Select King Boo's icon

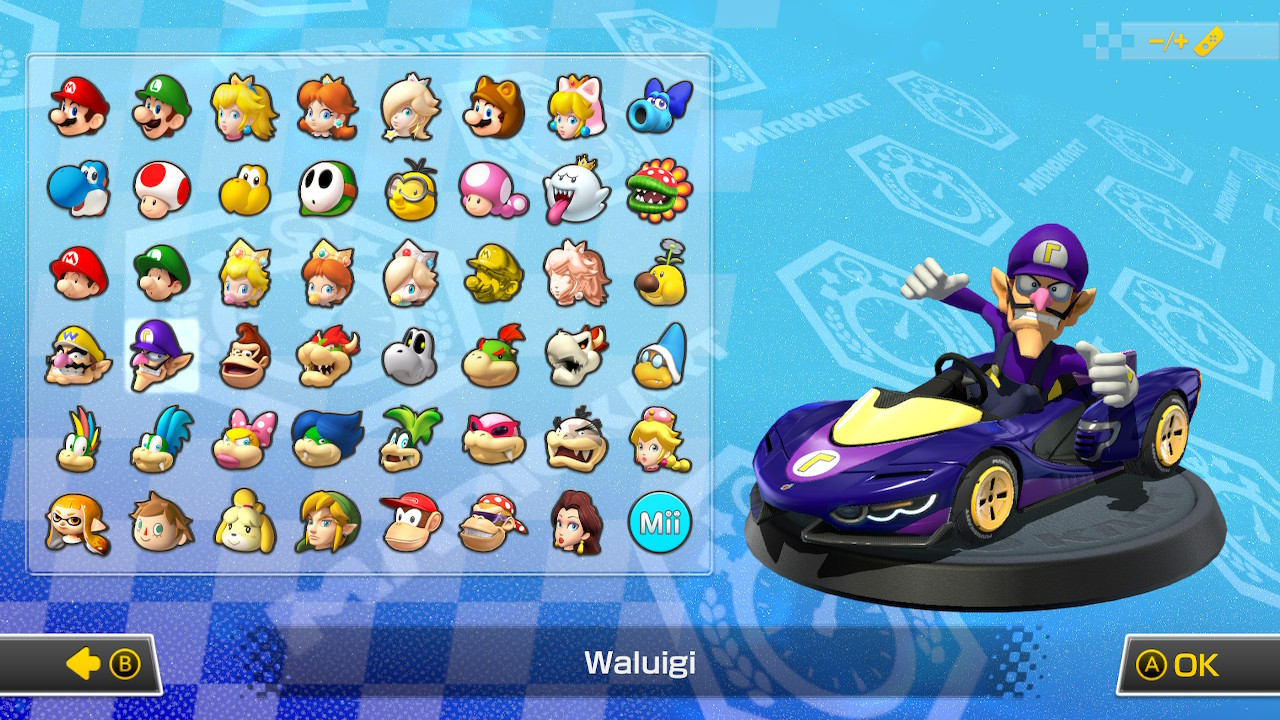575,190
